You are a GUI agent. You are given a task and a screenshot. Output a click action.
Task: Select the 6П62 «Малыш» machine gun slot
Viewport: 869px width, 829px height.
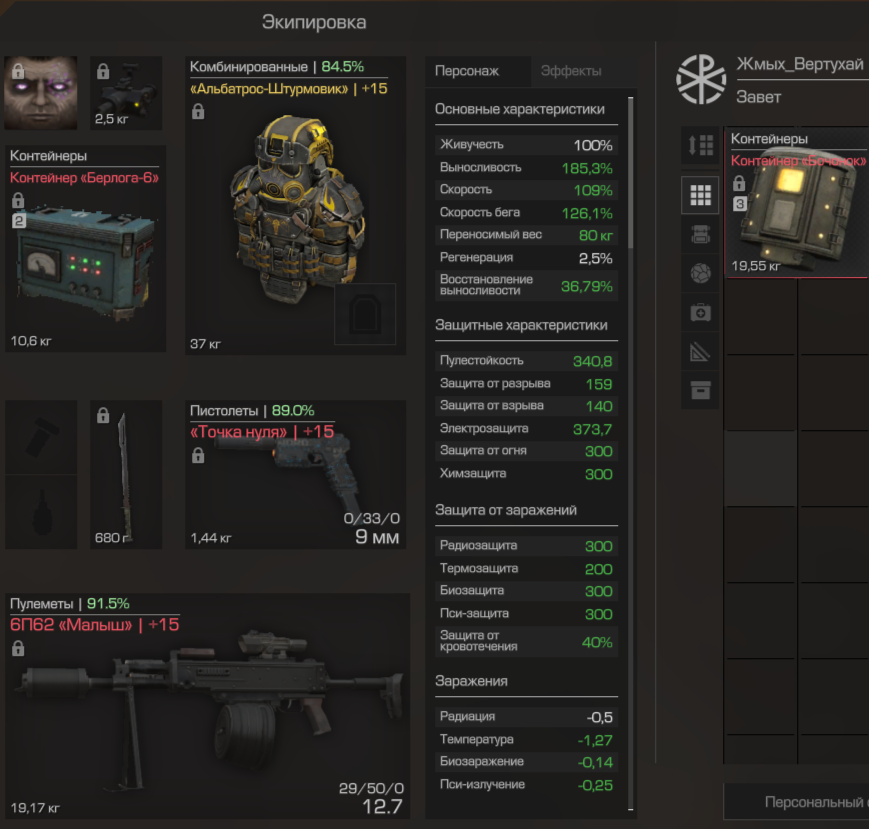(208, 705)
